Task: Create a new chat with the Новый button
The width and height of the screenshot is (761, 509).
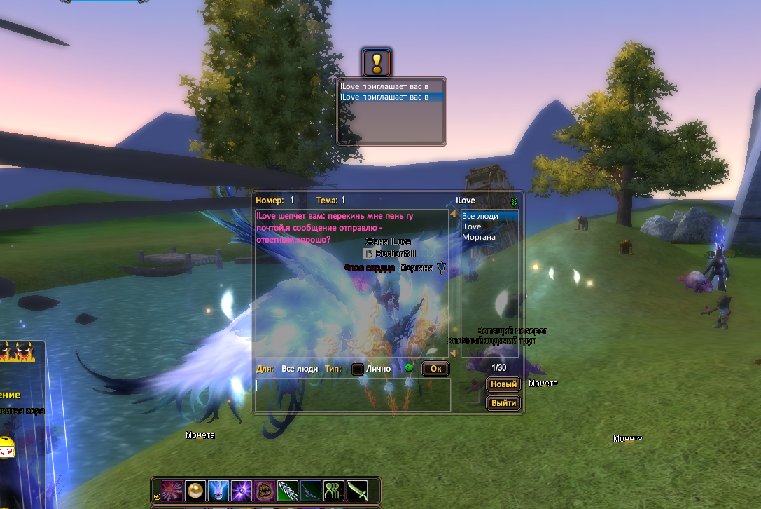Action: (503, 385)
